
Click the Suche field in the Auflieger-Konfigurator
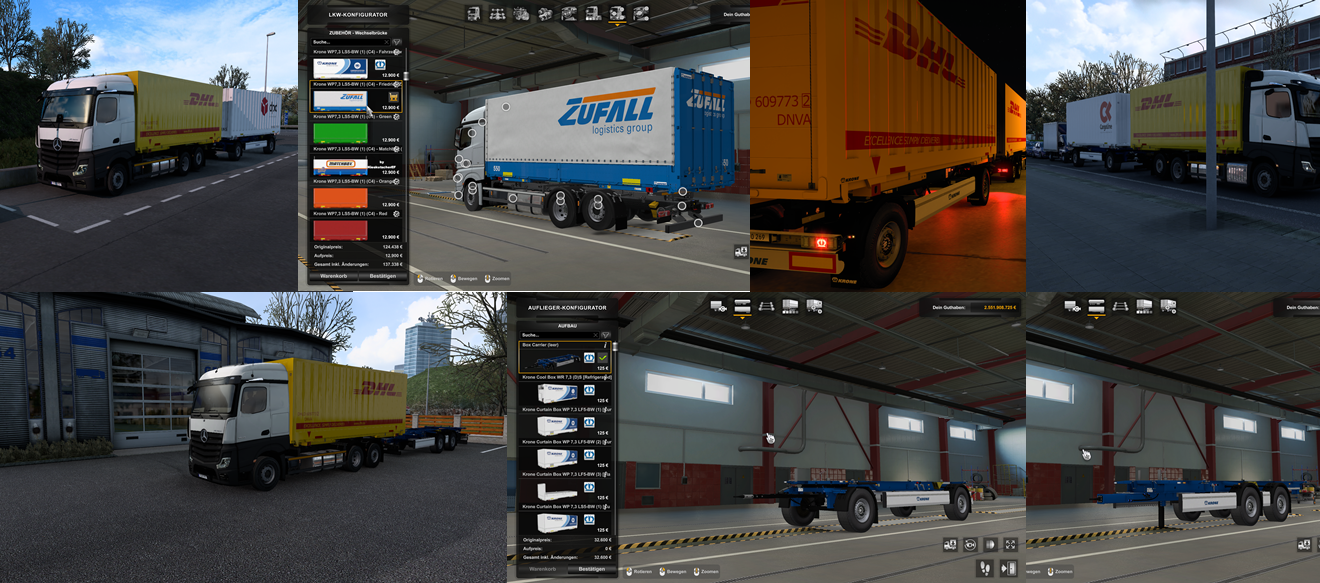(556, 334)
